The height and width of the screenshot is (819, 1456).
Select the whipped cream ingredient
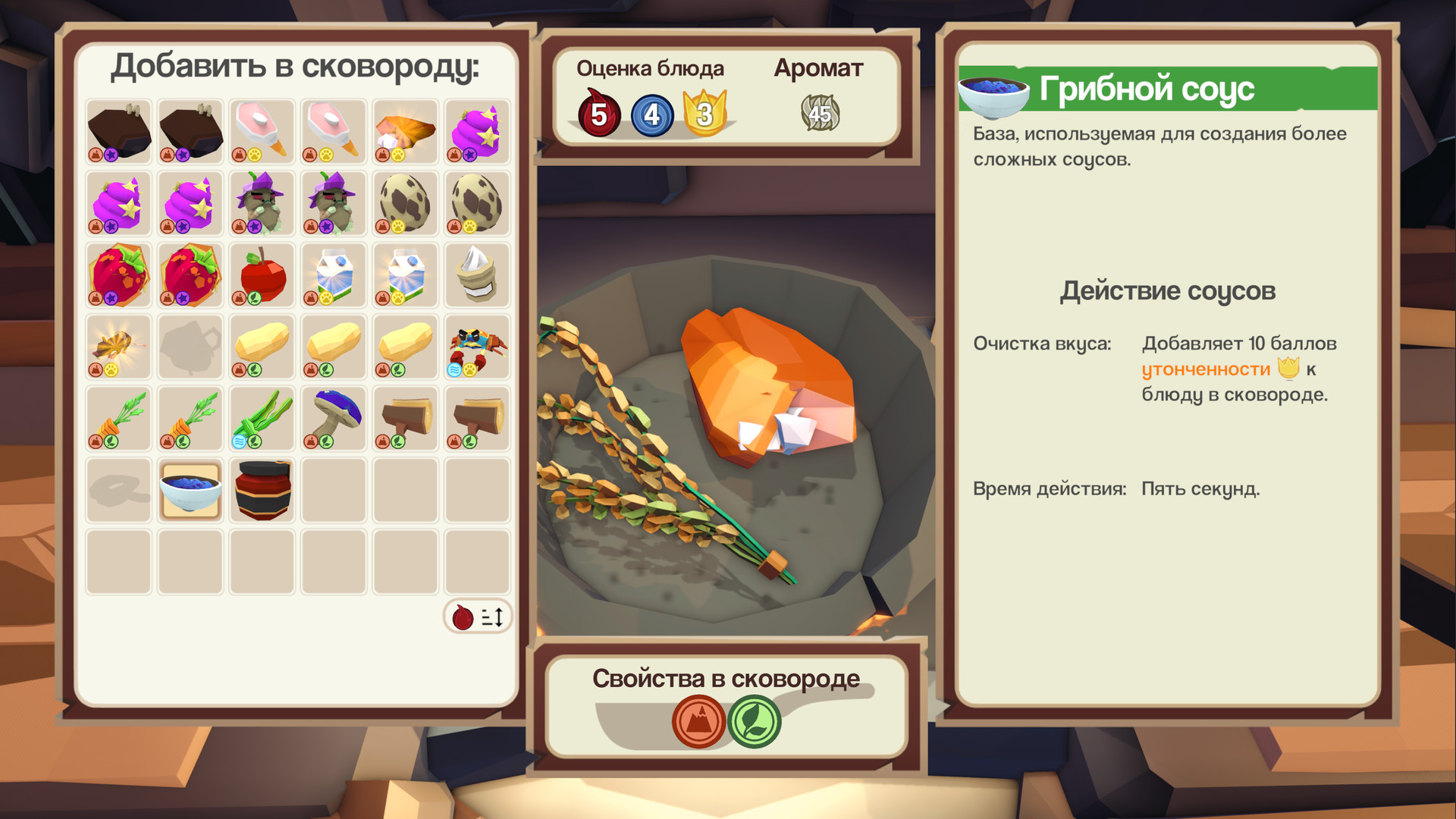pos(476,275)
